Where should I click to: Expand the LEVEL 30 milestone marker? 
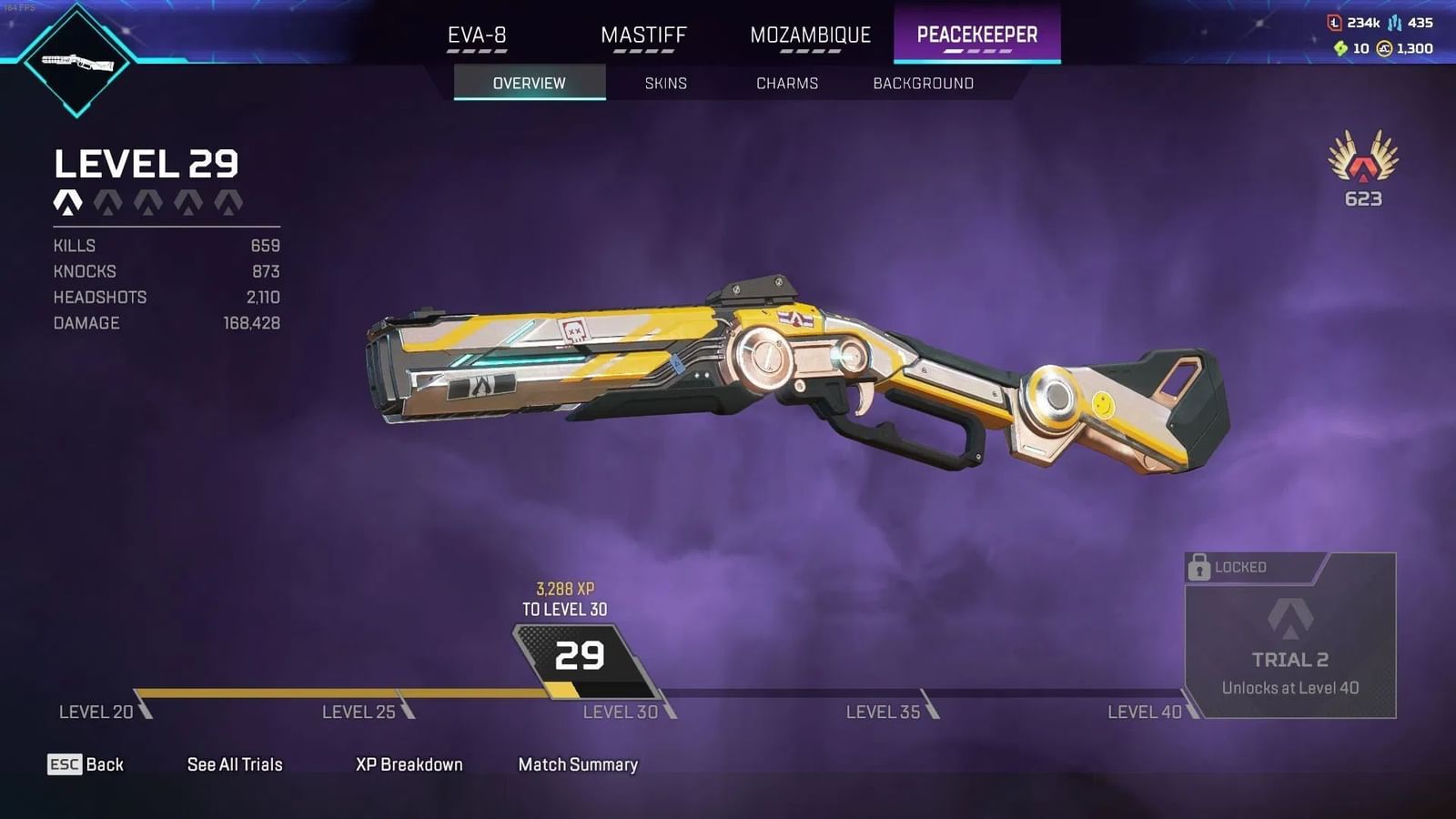pos(621,712)
